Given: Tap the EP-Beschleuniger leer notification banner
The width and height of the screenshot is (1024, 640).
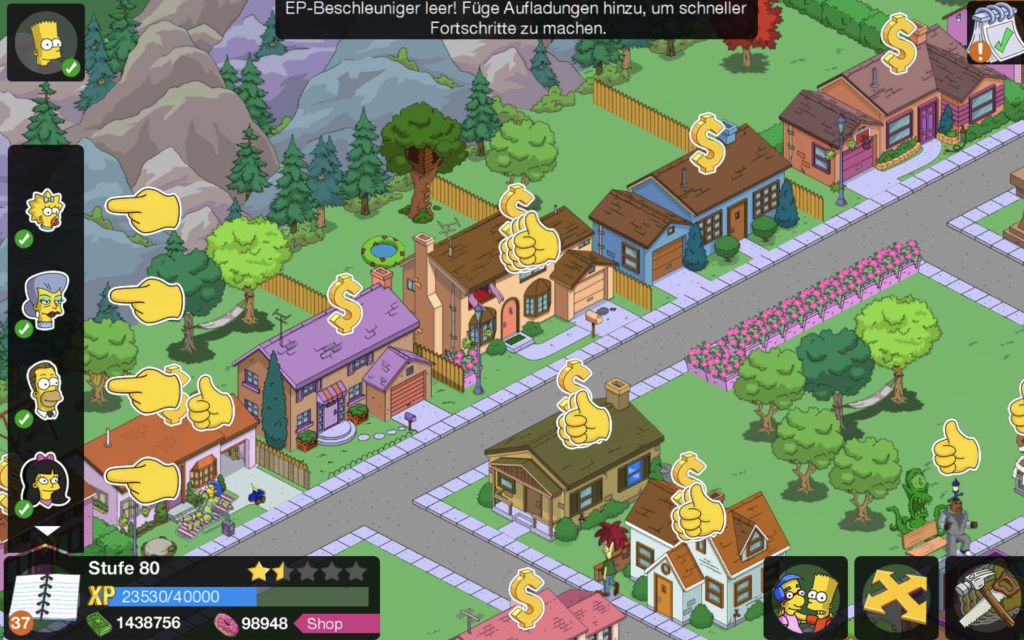Looking at the screenshot, I should [516, 19].
